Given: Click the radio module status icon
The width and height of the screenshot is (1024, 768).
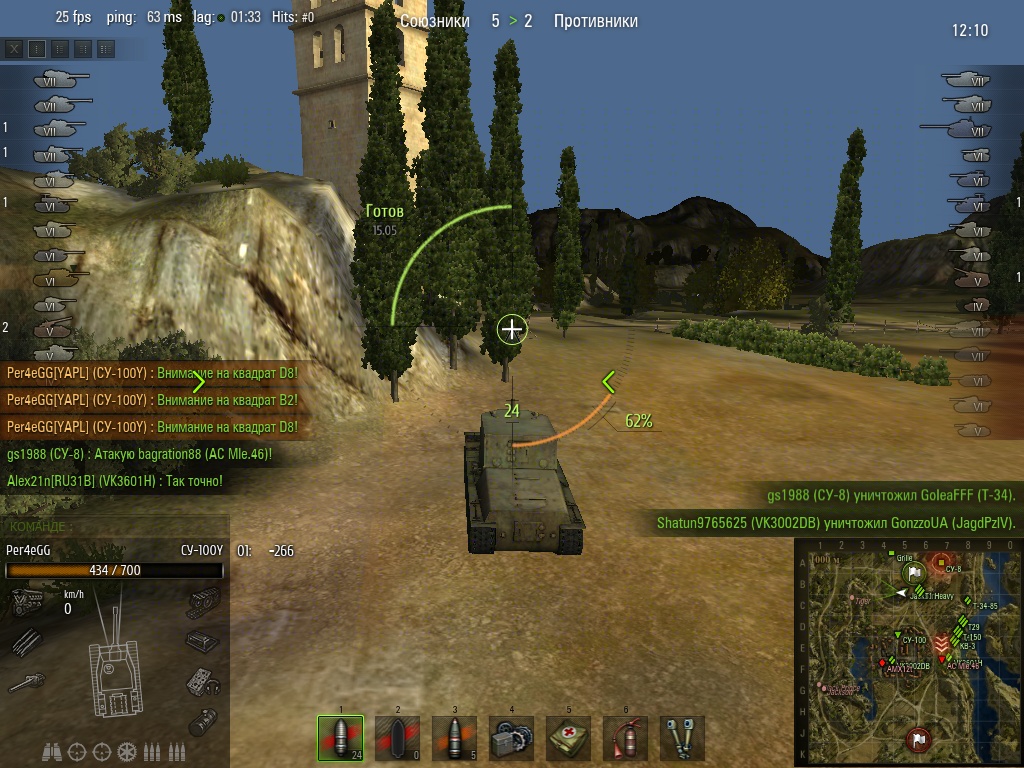Looking at the screenshot, I should click(201, 682).
